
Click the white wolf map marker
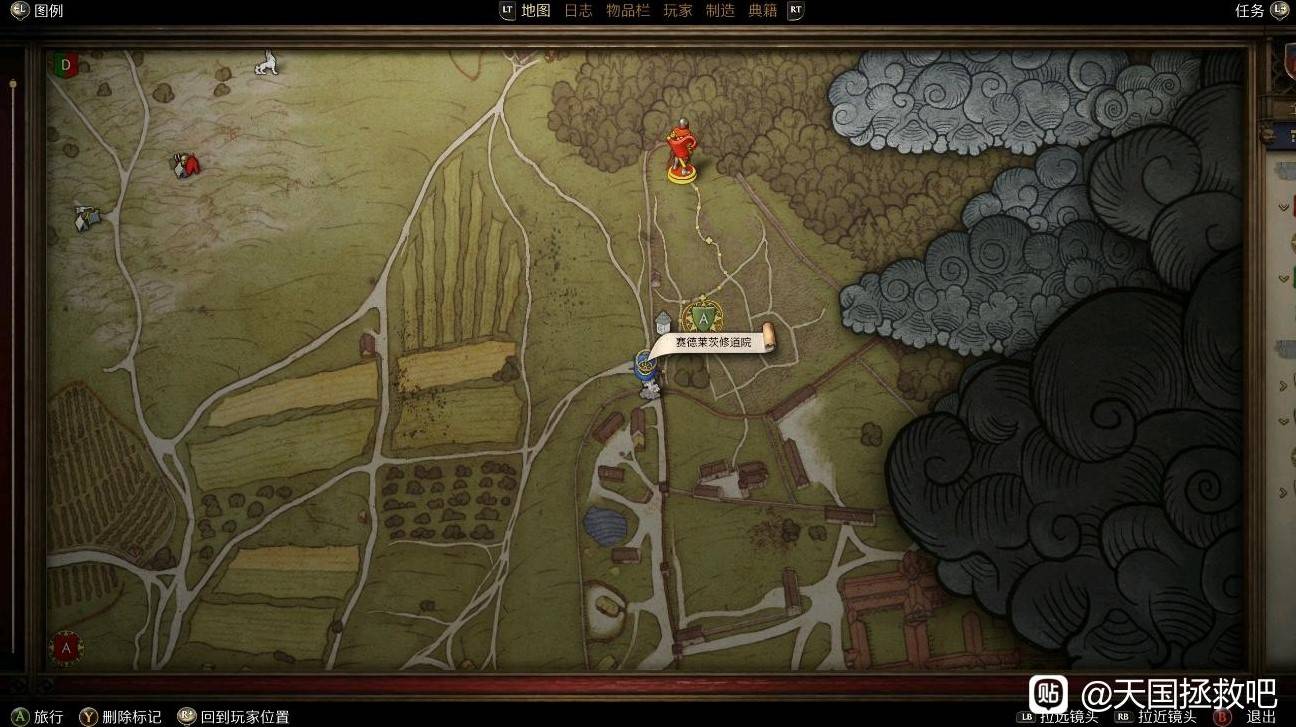pos(266,65)
